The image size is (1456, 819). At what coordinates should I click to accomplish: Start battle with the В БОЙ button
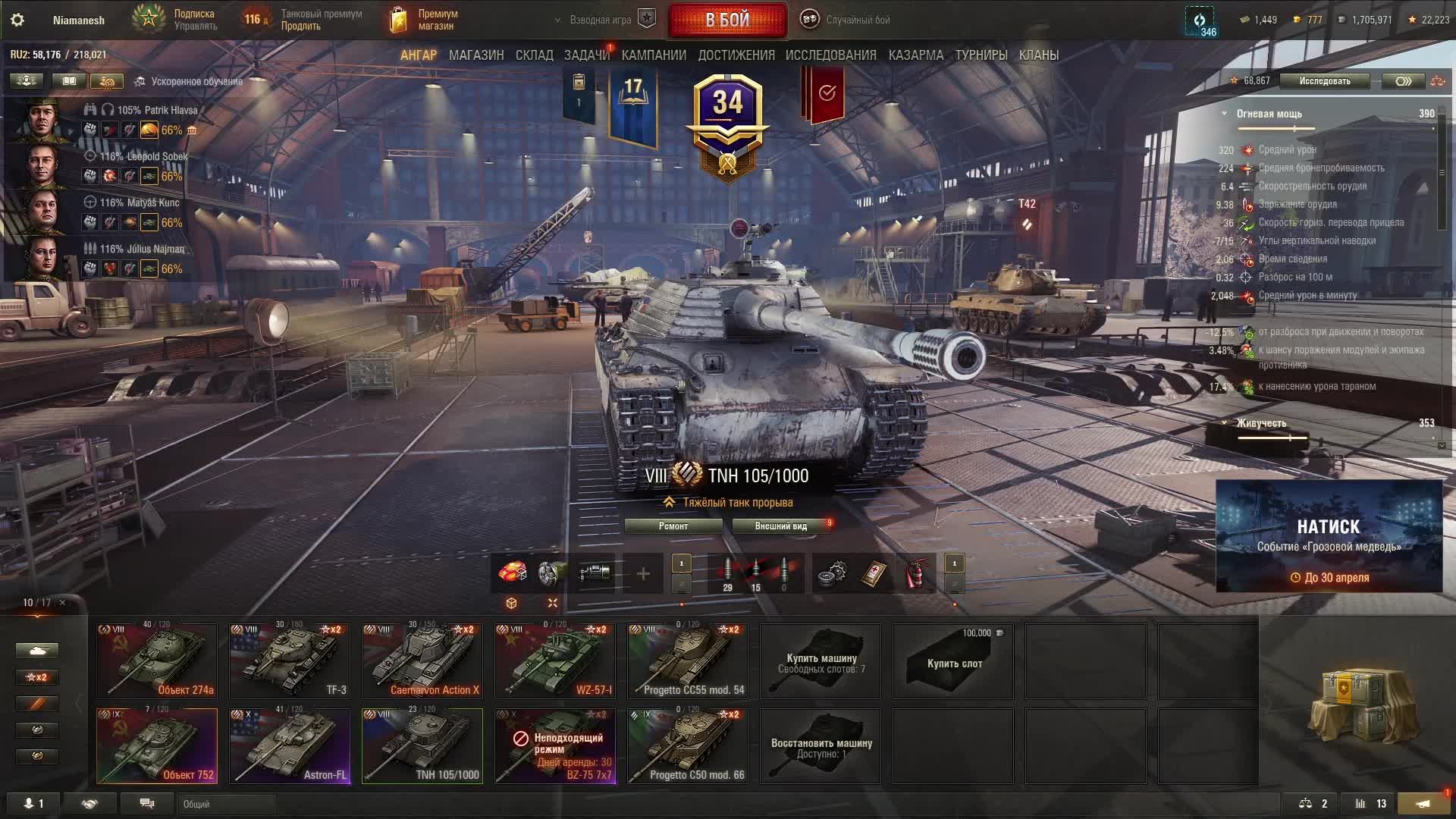727,20
